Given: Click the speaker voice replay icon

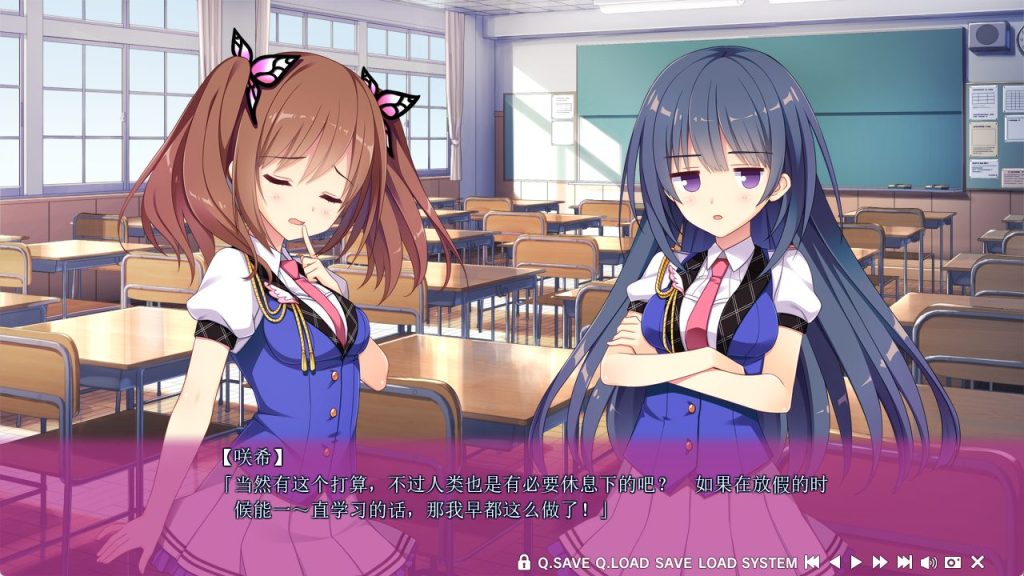Looking at the screenshot, I should tap(928, 563).
